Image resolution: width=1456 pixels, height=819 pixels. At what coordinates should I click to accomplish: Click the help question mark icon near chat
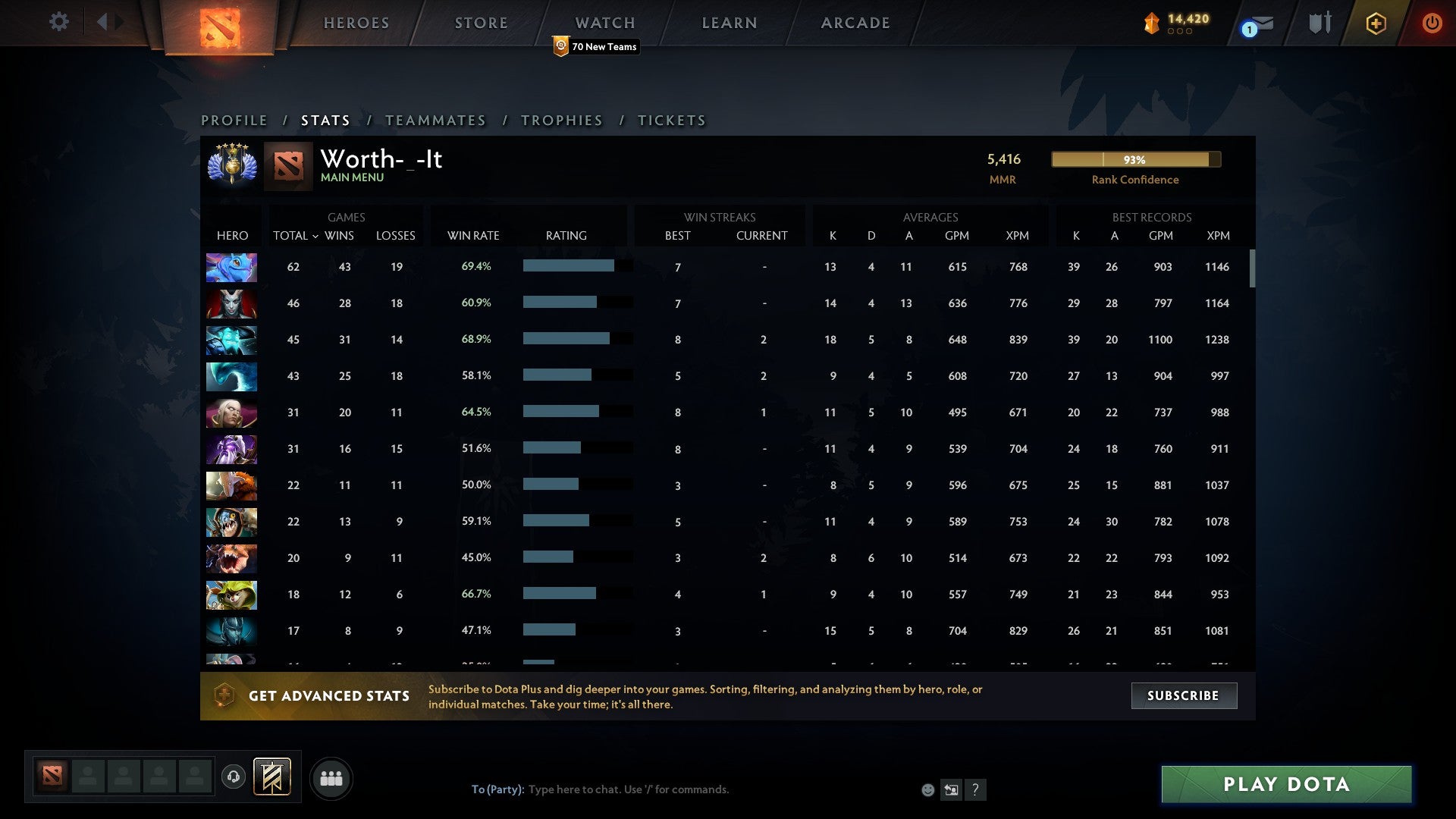[x=976, y=789]
